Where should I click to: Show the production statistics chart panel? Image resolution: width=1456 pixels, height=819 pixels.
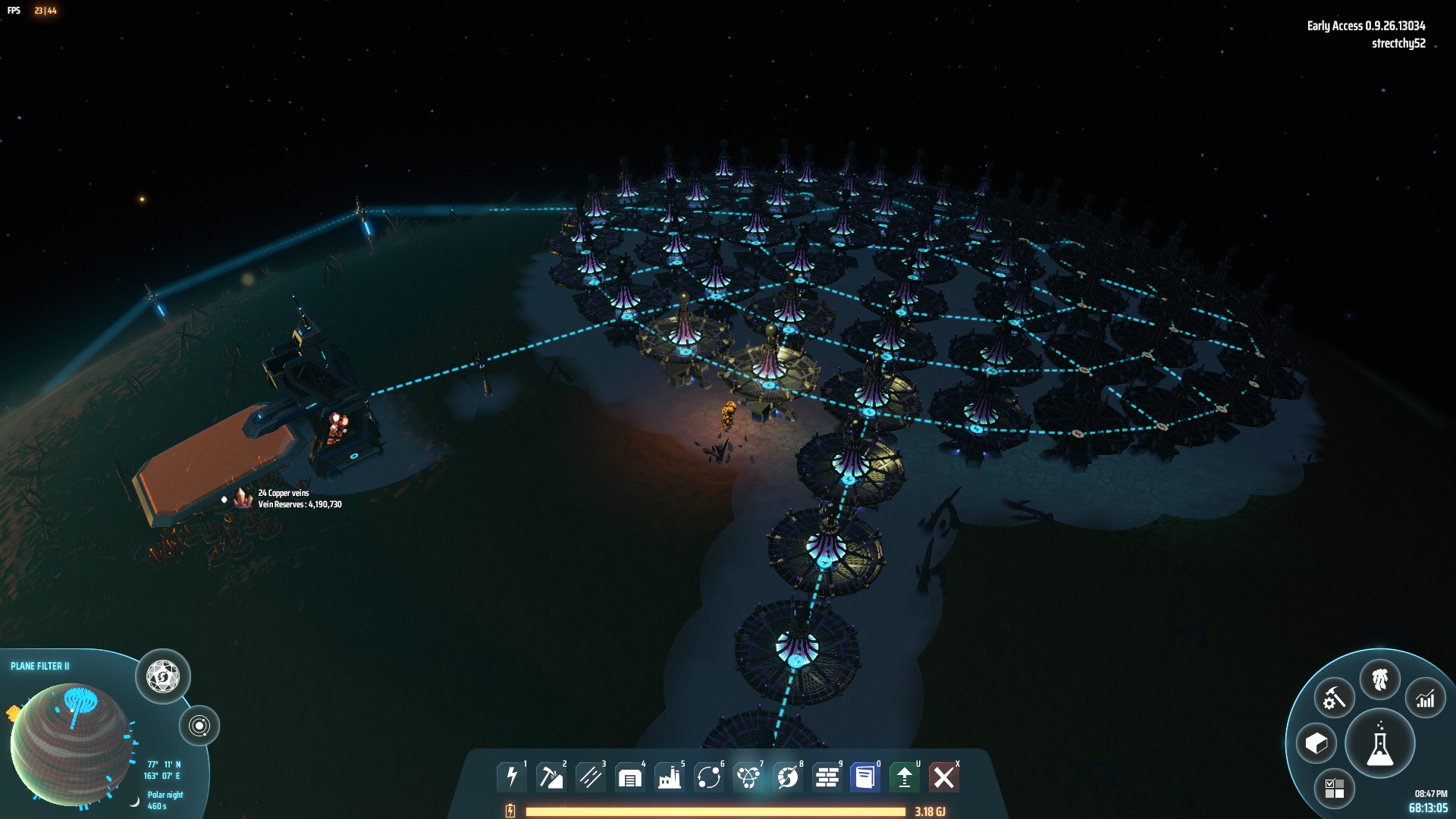click(1425, 698)
